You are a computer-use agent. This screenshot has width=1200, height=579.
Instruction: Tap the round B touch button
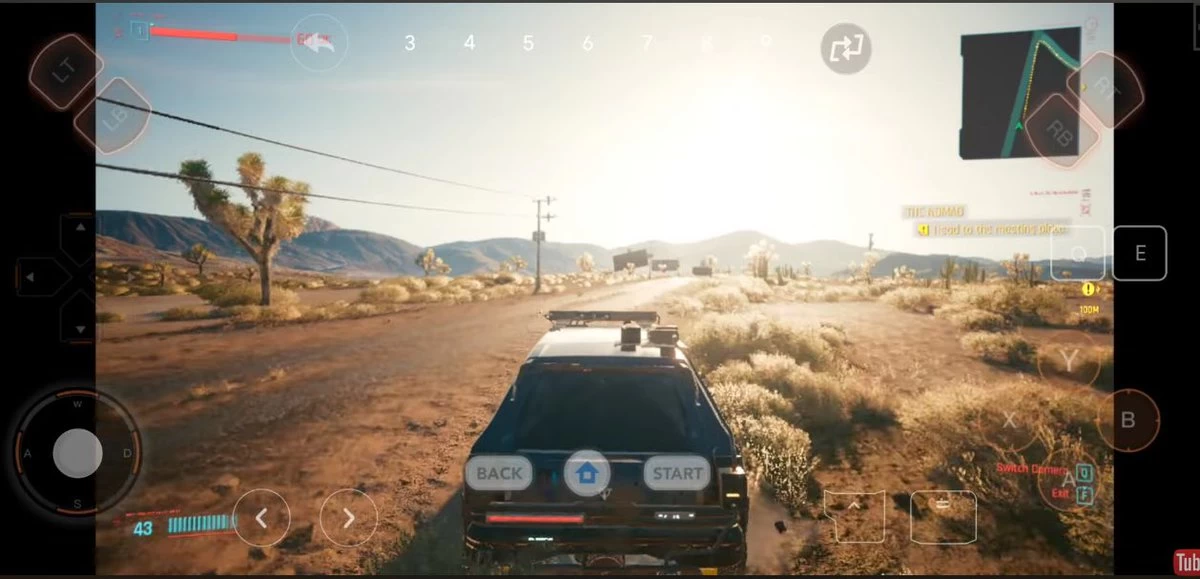(1128, 420)
